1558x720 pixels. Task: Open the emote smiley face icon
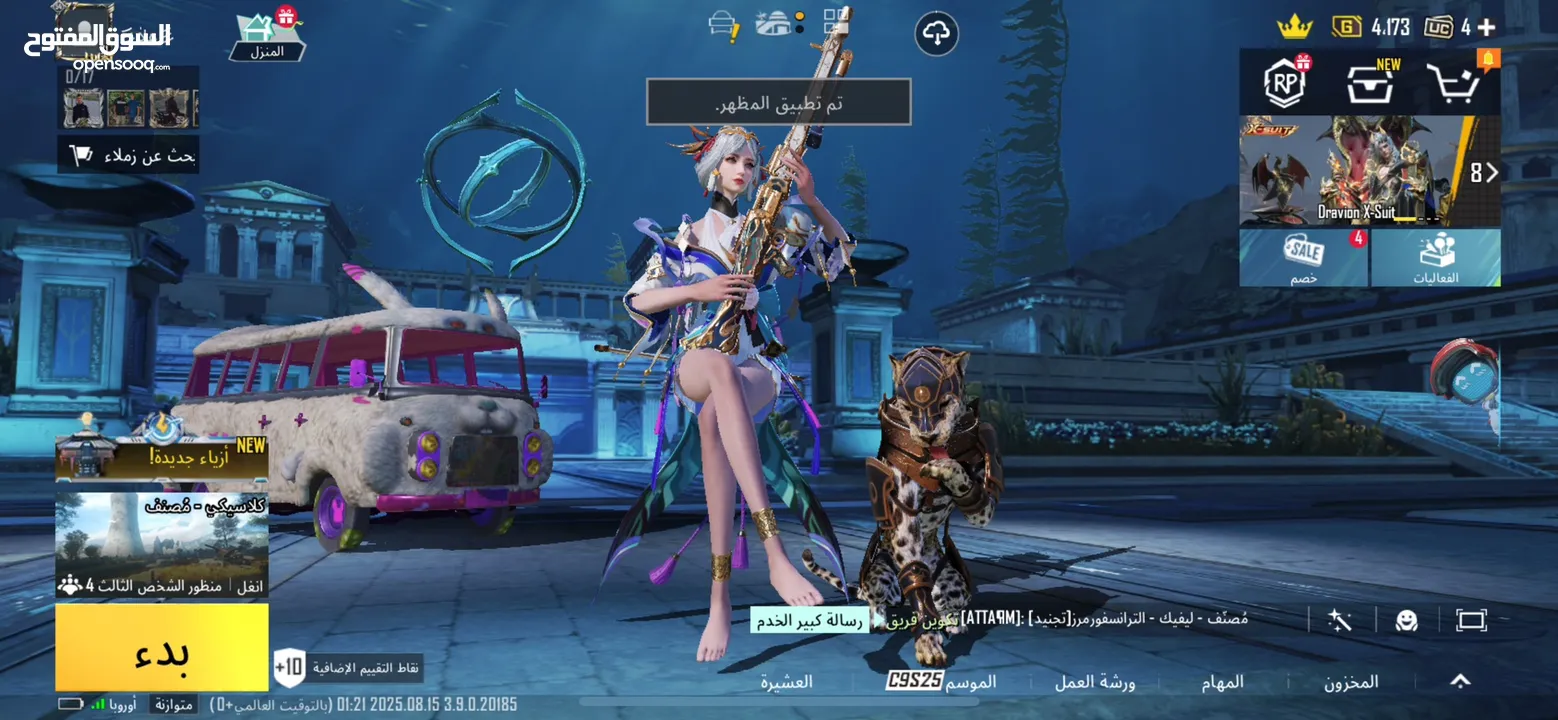click(x=1406, y=620)
